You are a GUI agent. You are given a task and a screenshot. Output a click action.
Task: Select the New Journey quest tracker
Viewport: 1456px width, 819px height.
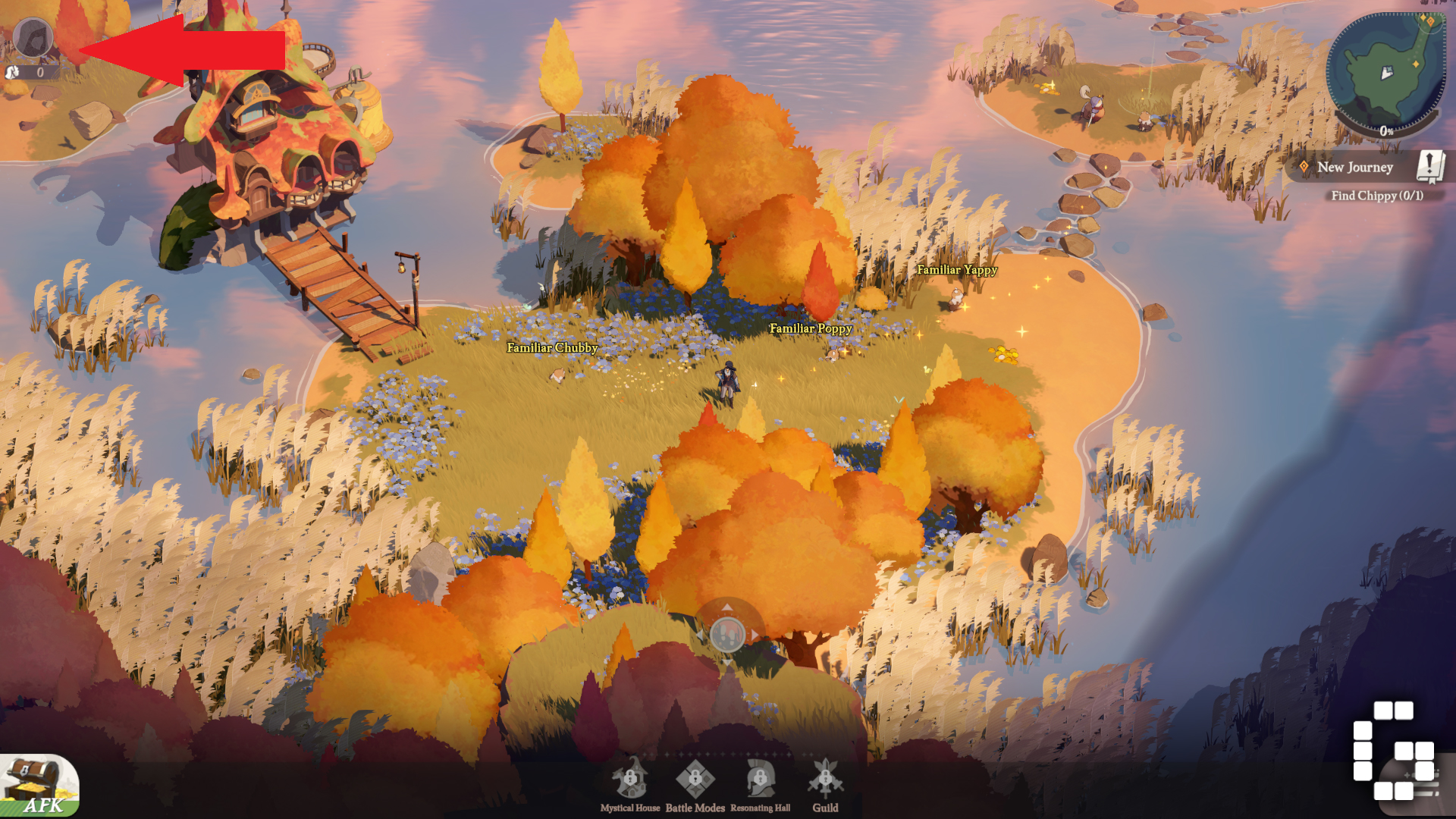(1354, 168)
